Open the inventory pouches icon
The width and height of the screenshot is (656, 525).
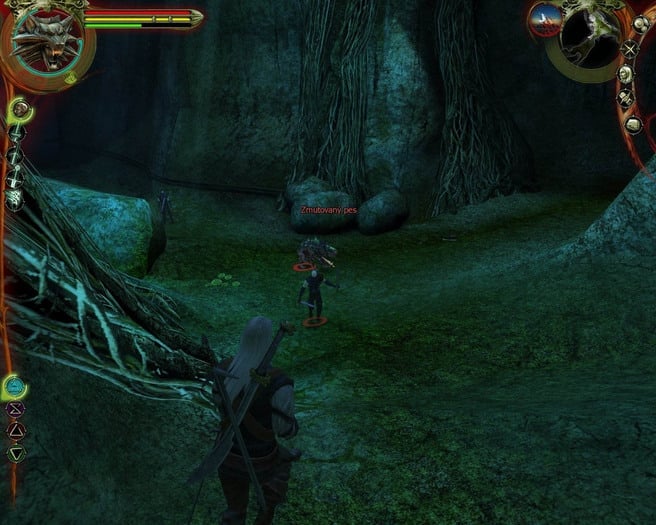click(x=640, y=24)
